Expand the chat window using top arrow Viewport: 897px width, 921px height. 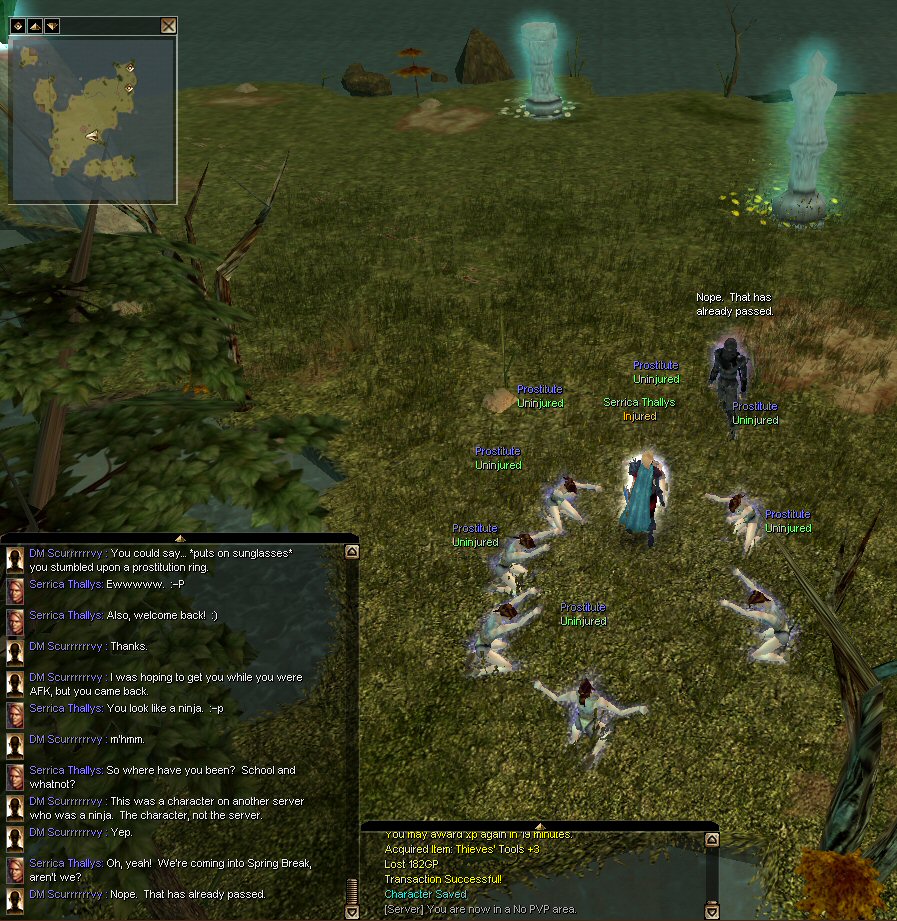click(x=179, y=538)
